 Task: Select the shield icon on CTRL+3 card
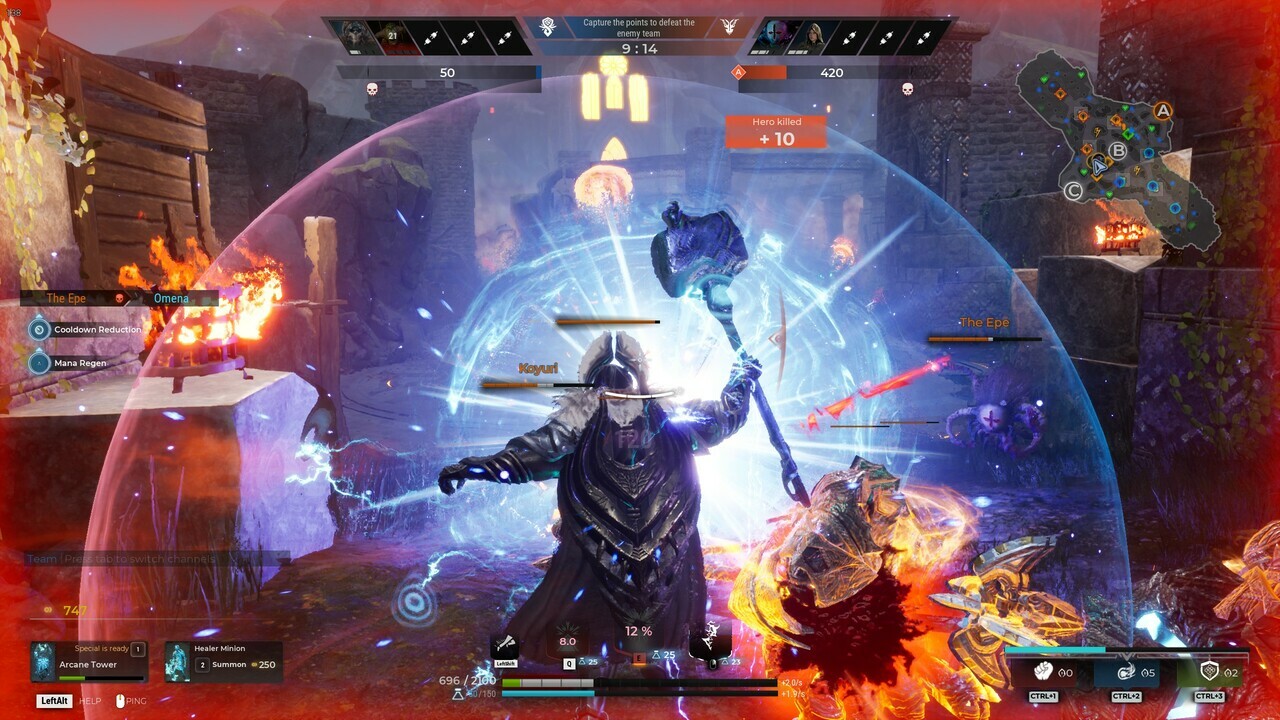[x=1210, y=670]
